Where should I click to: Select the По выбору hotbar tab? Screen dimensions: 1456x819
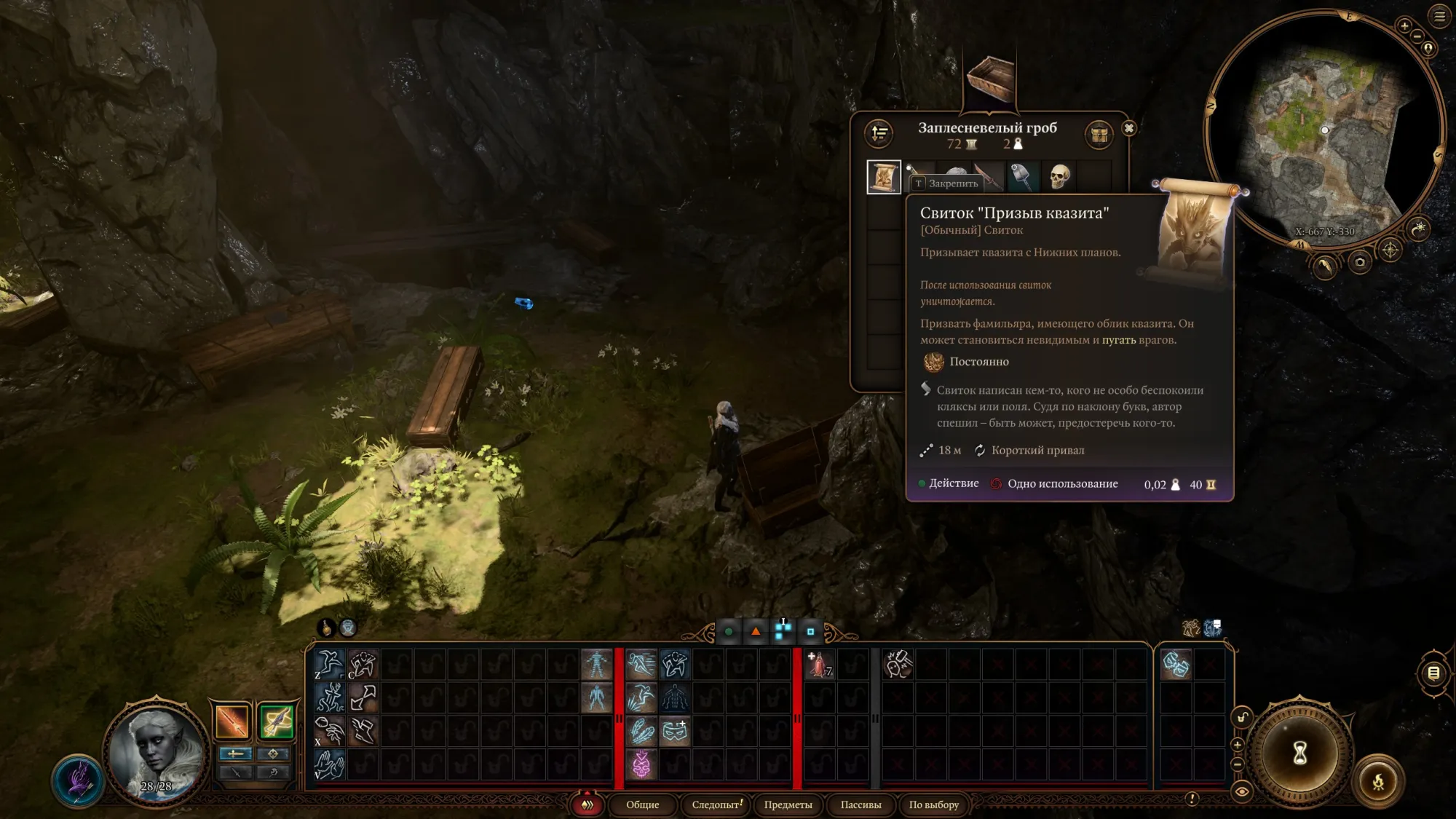point(933,804)
